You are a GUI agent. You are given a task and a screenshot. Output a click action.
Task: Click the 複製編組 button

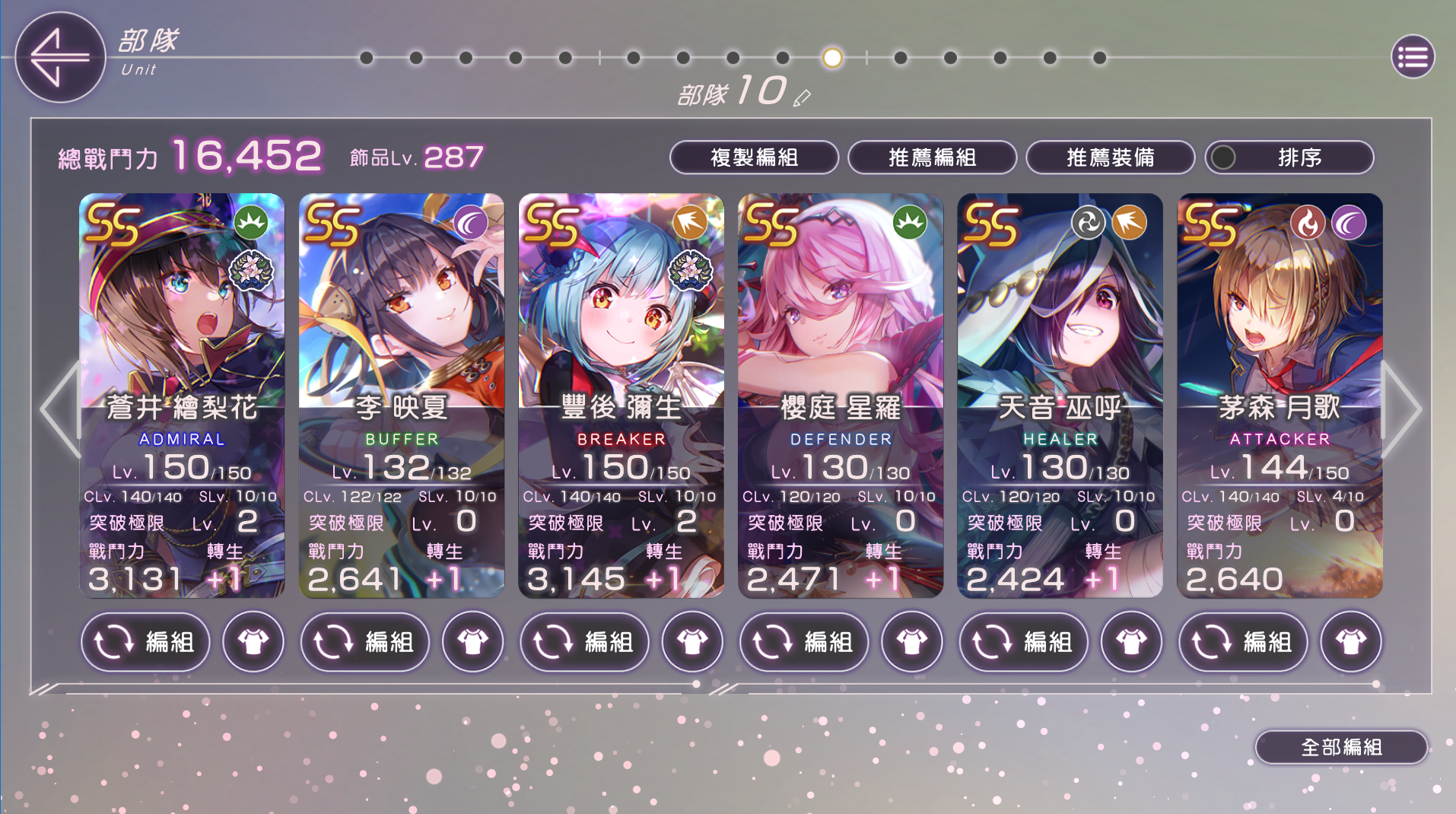753,157
